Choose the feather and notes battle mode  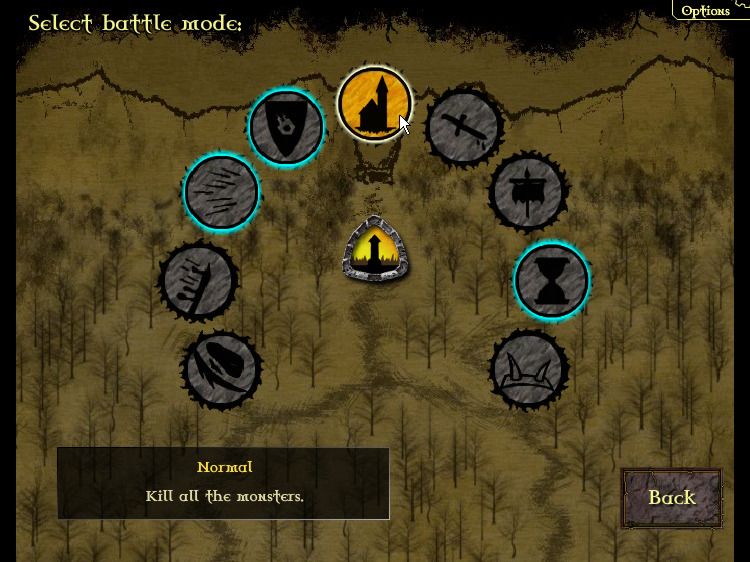[198, 280]
